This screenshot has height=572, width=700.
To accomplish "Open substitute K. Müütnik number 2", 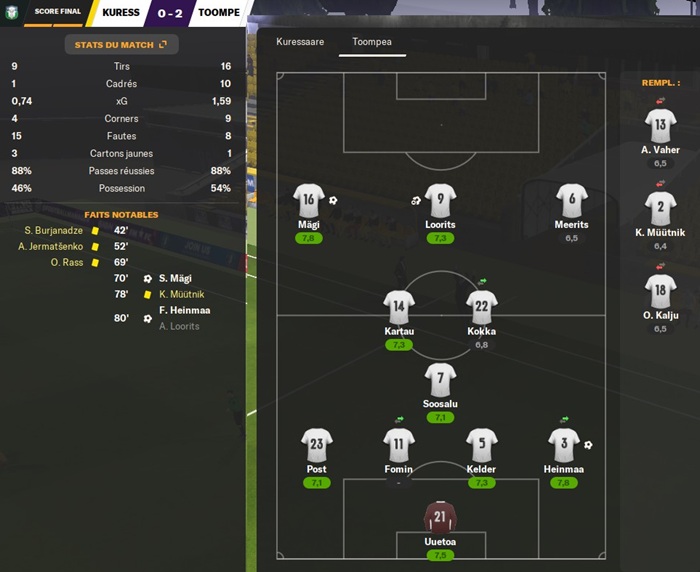I will pyautogui.click(x=660, y=209).
